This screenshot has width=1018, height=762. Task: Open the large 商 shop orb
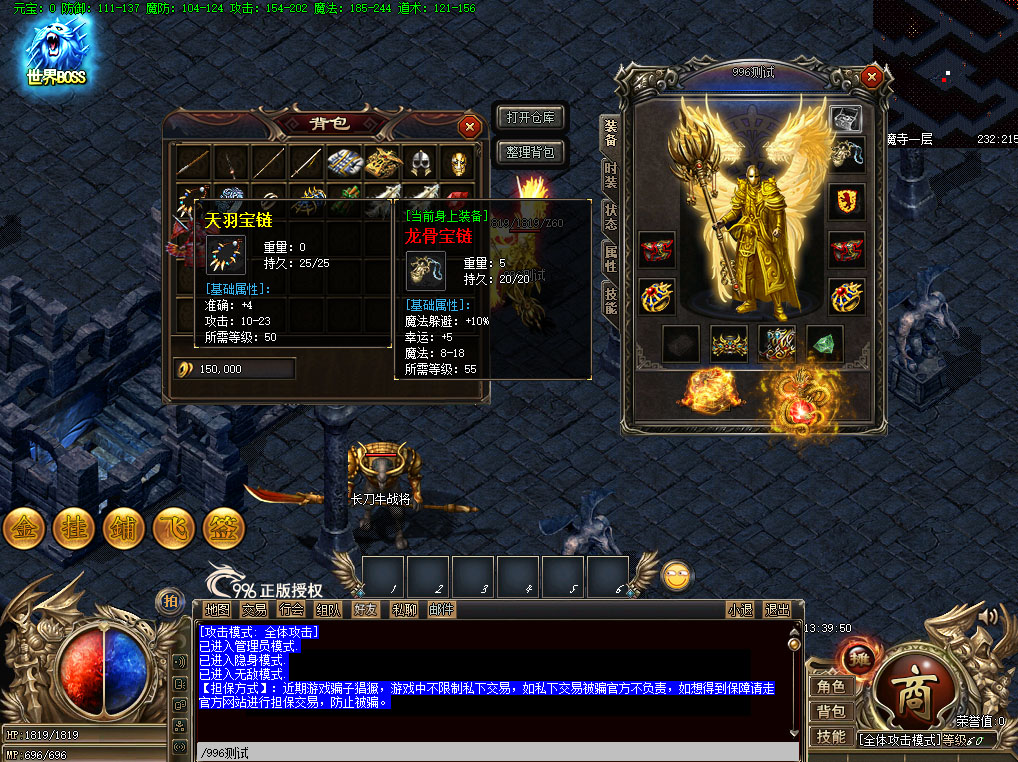[911, 699]
